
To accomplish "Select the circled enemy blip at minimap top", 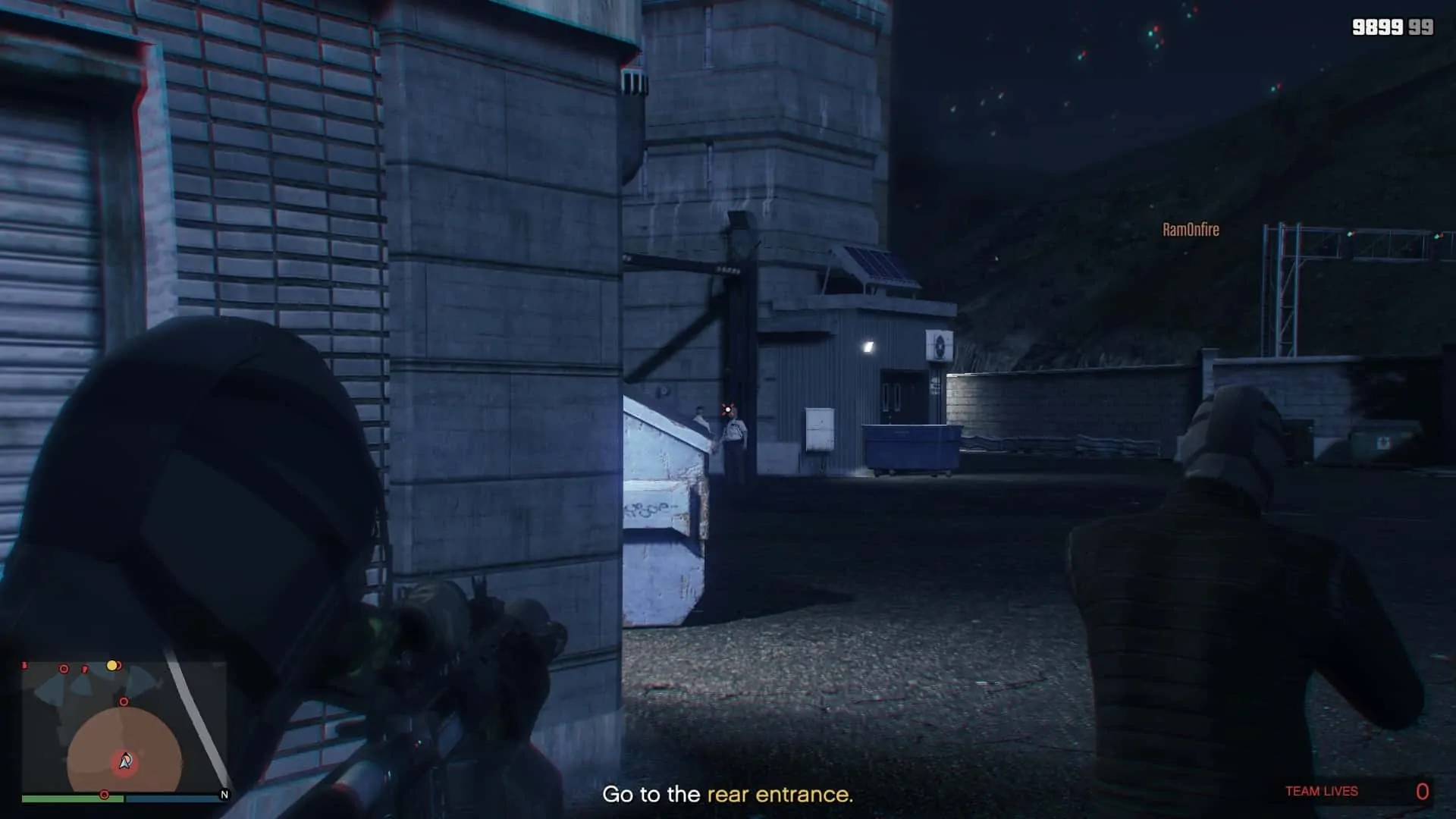I will 64,668.
